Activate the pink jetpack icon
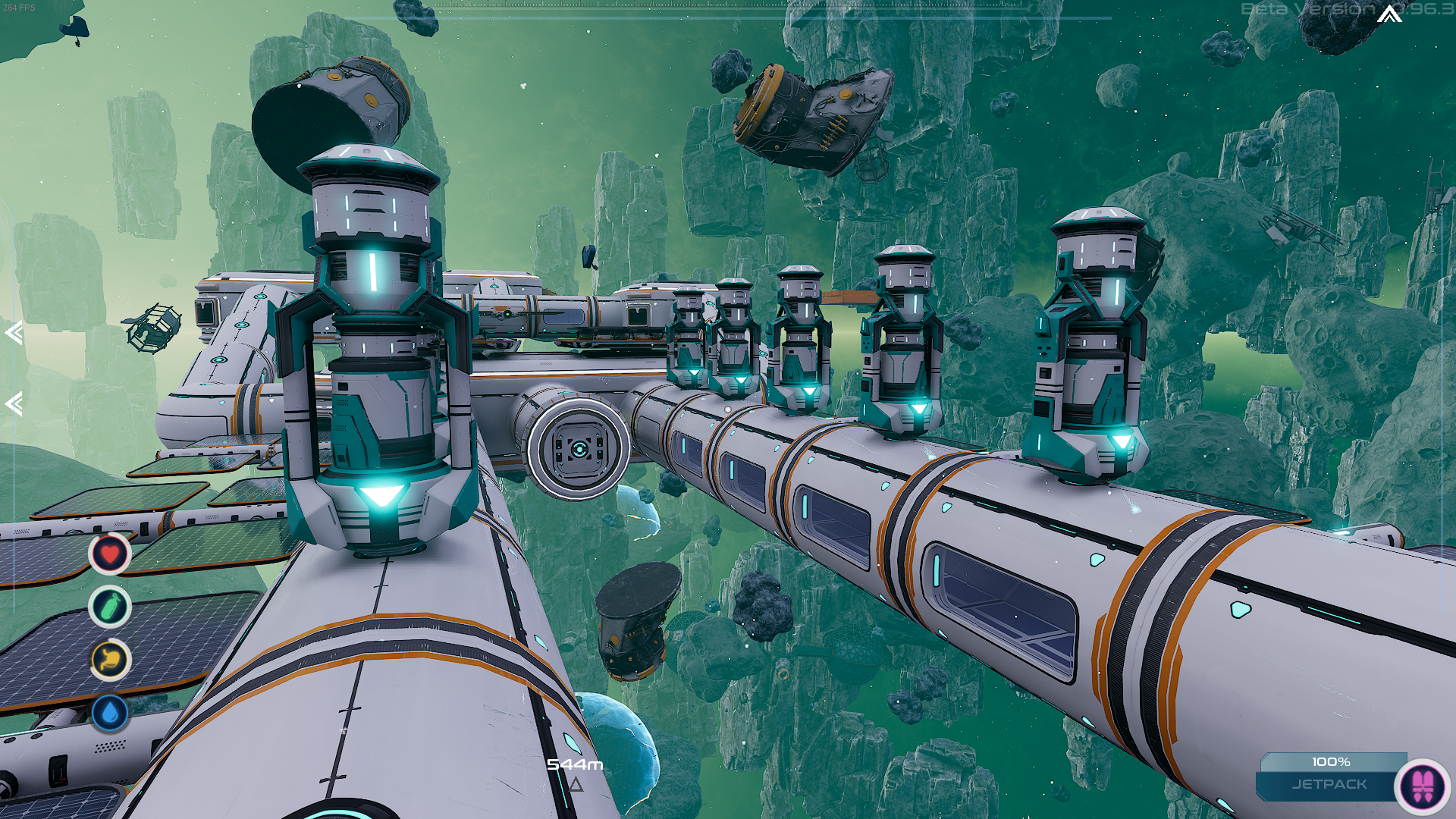 [x=1423, y=785]
